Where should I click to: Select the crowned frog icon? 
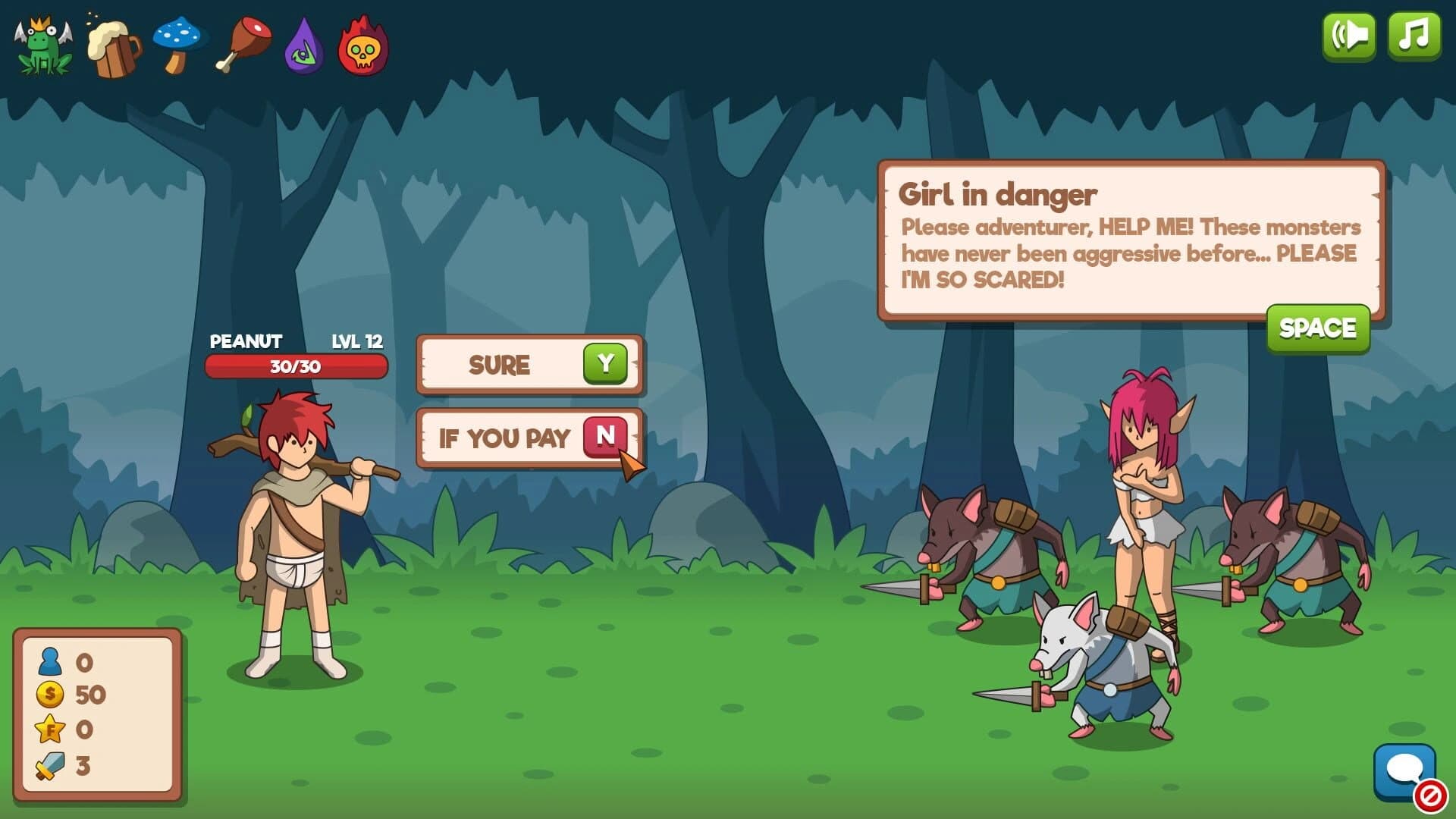click(x=42, y=45)
